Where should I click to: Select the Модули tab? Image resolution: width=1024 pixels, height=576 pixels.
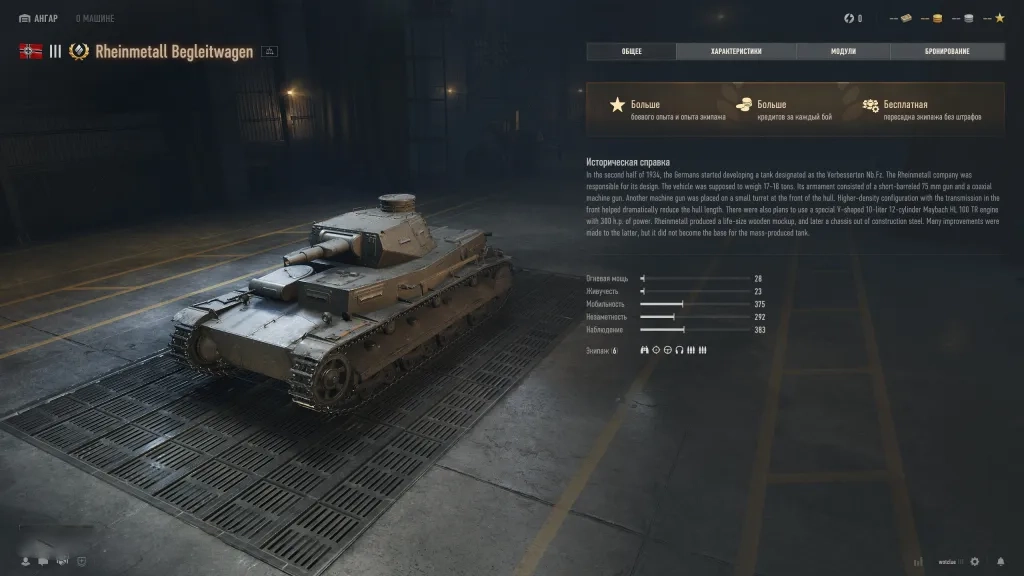click(843, 51)
